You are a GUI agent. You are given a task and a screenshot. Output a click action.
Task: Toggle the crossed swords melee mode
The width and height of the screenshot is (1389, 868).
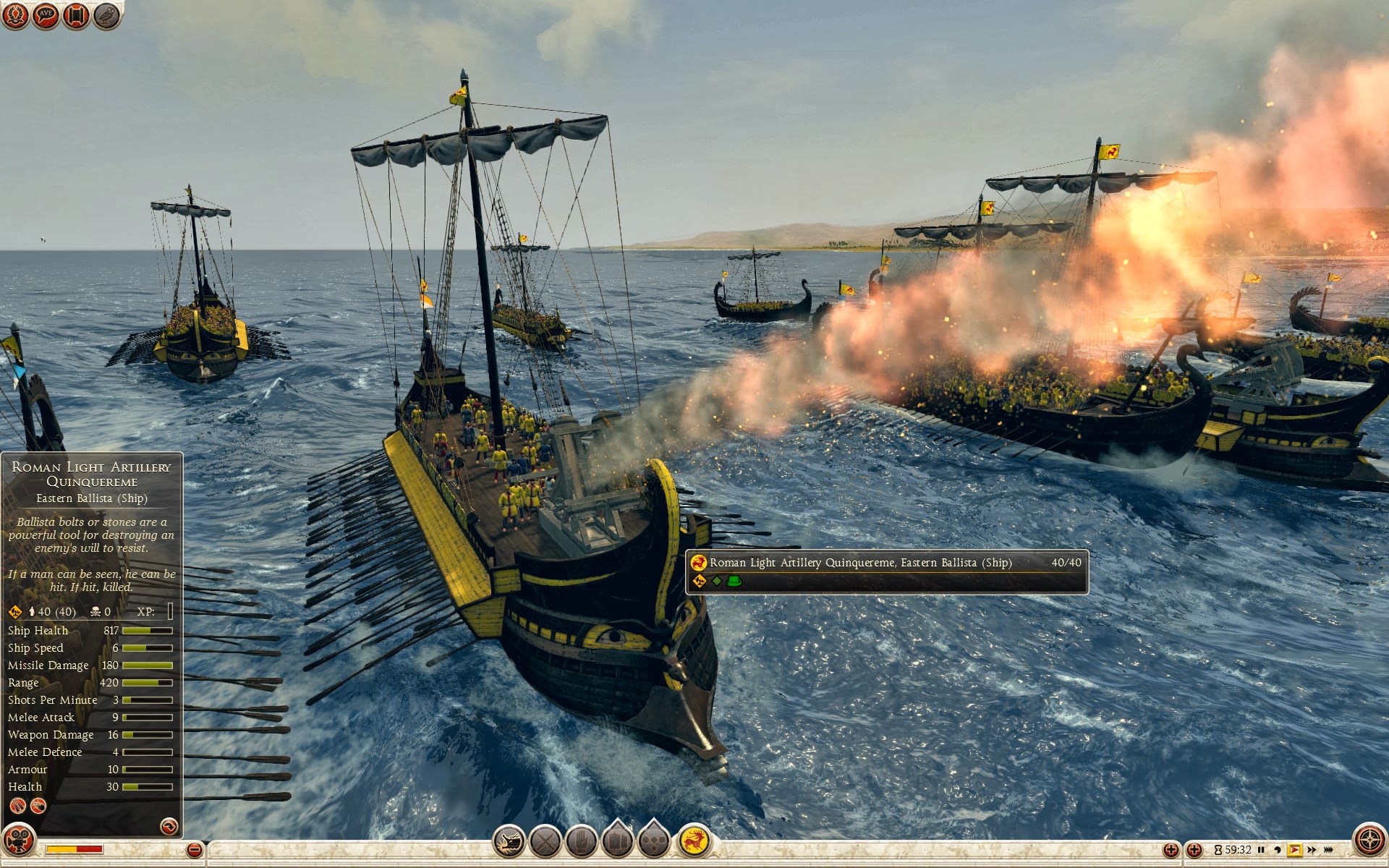coord(545,841)
